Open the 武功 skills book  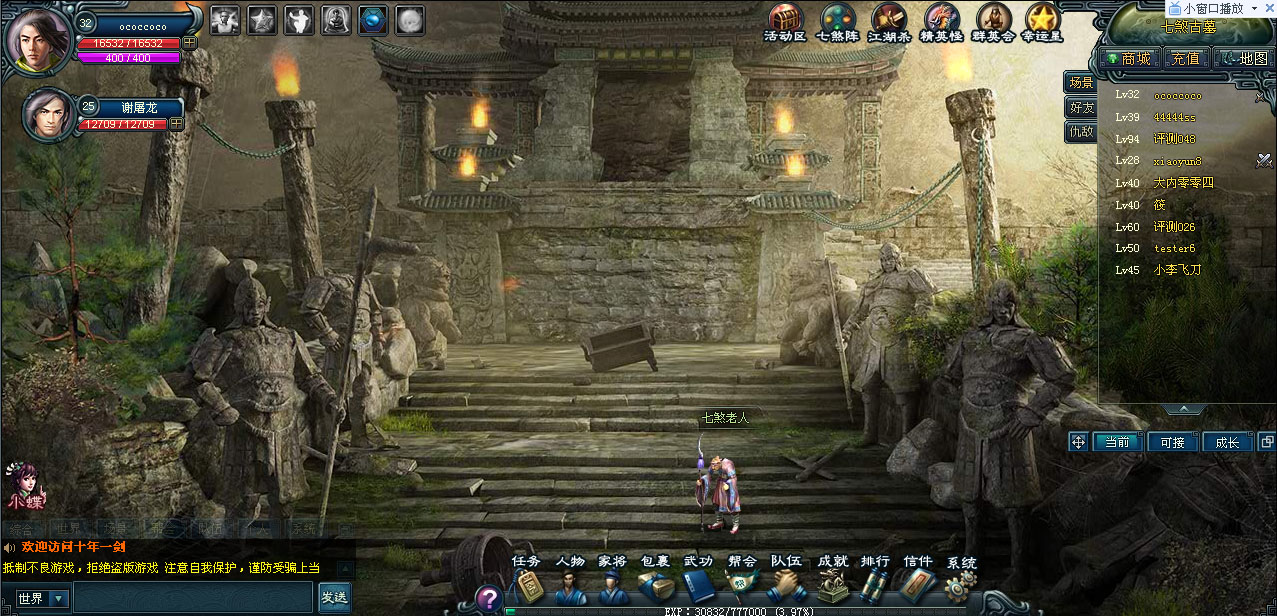[699, 583]
